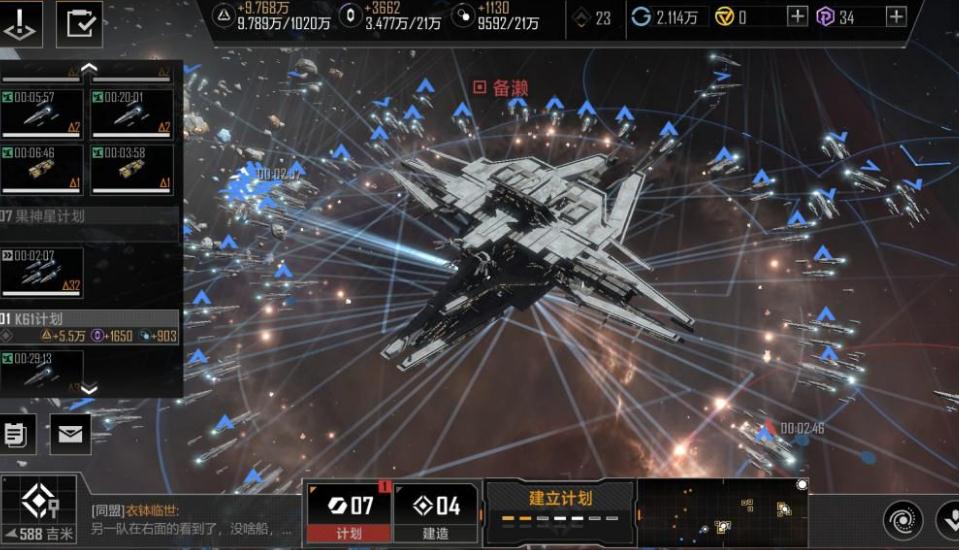This screenshot has height=550, width=959.
Task: Open the star-map minimap
Action: 722,512
